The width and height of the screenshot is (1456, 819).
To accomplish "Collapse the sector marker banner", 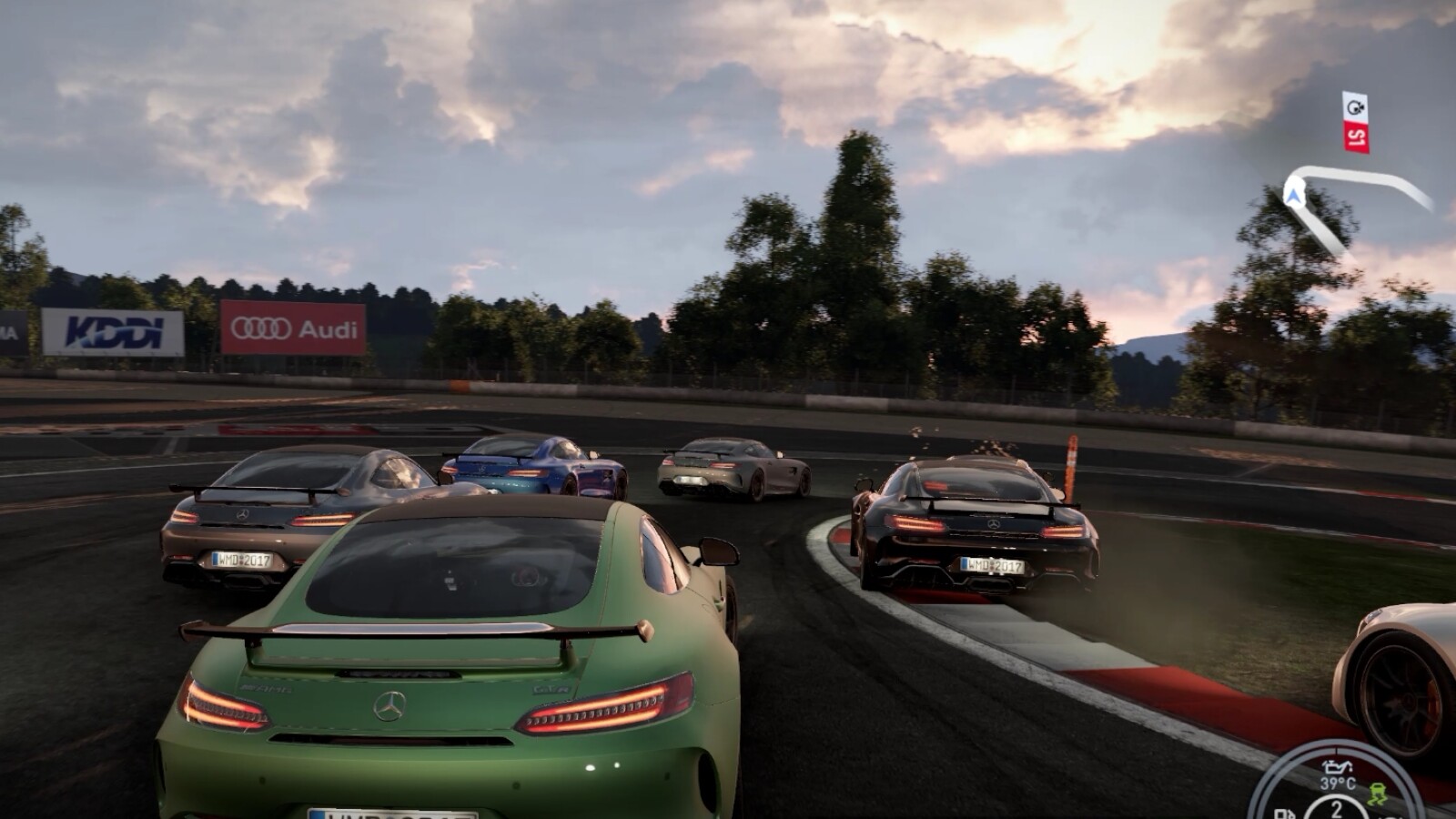I will point(1356,123).
